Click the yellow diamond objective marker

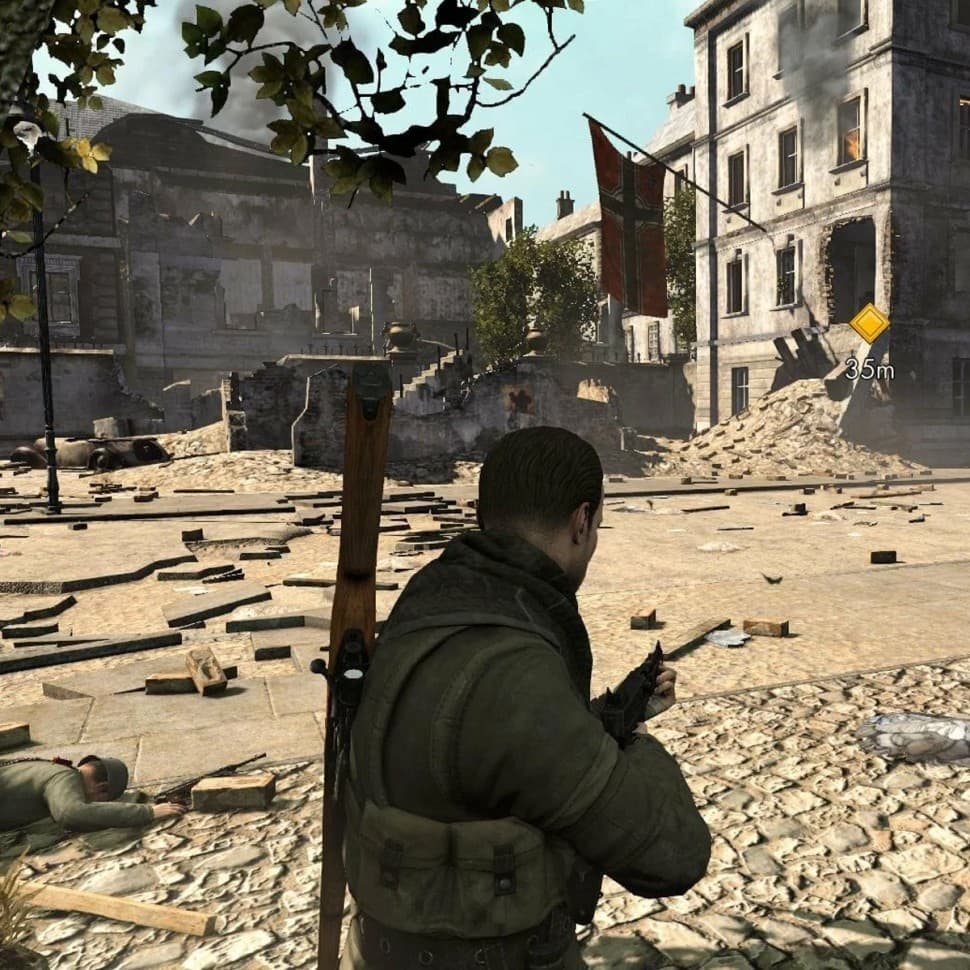[869, 323]
